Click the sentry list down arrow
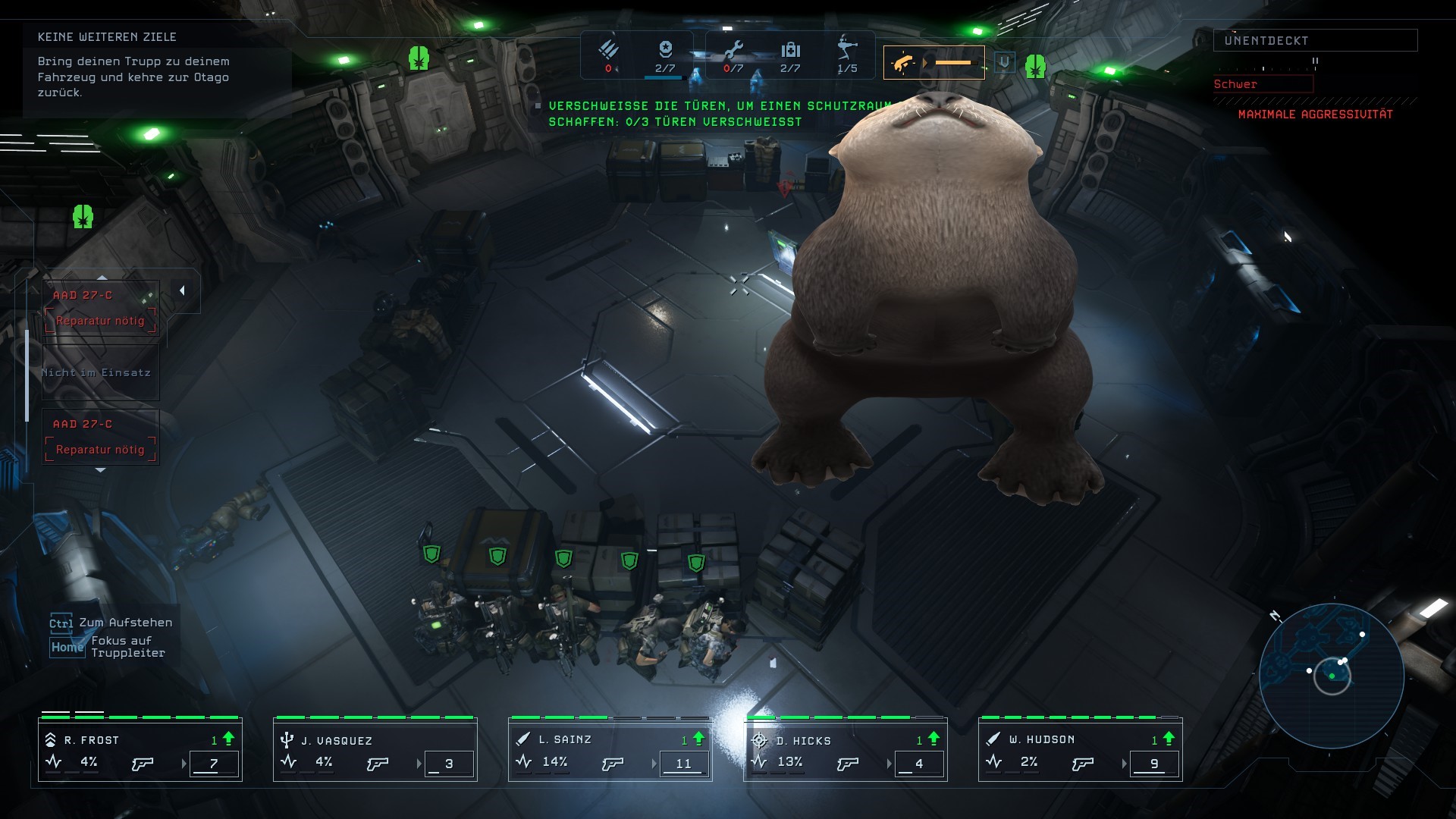This screenshot has width=1456, height=819. click(x=100, y=471)
